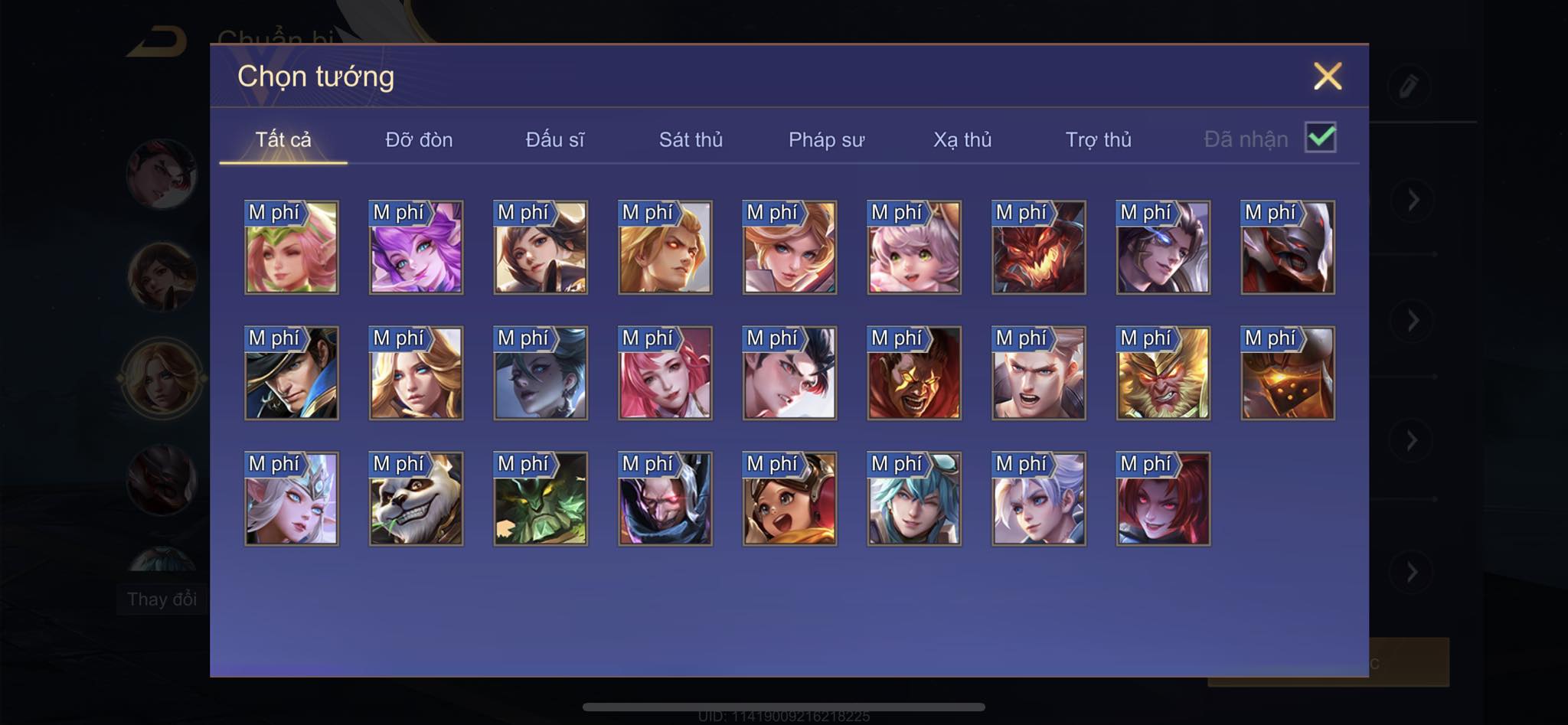Choose the purple-haired girl hero portrait

(x=416, y=248)
